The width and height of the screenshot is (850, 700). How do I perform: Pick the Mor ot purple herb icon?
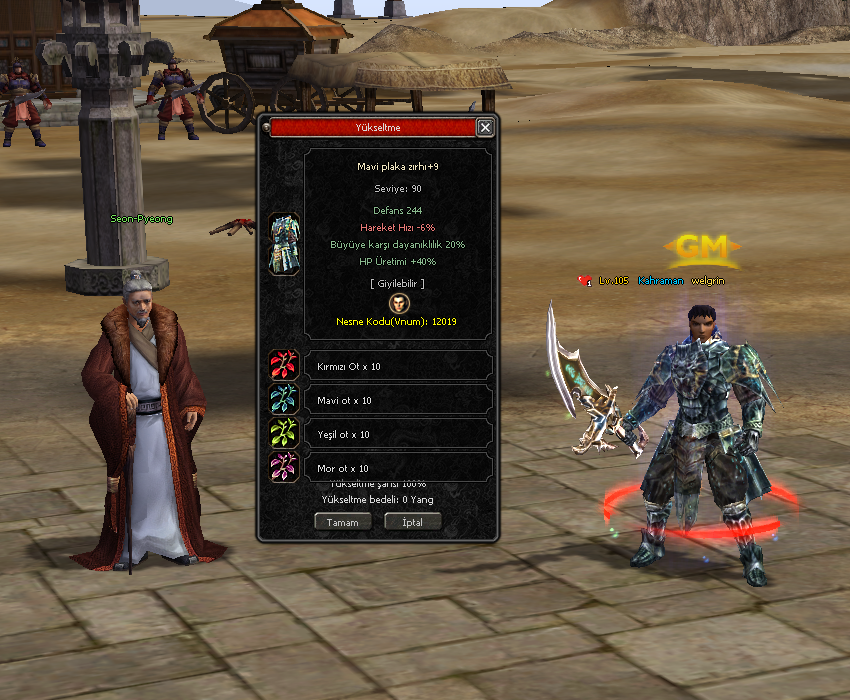(284, 468)
